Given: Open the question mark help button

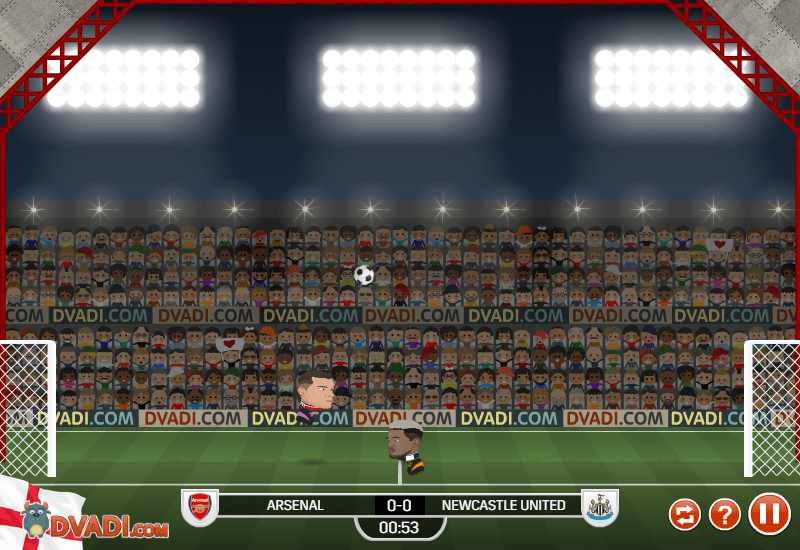Looking at the screenshot, I should click(x=725, y=515).
